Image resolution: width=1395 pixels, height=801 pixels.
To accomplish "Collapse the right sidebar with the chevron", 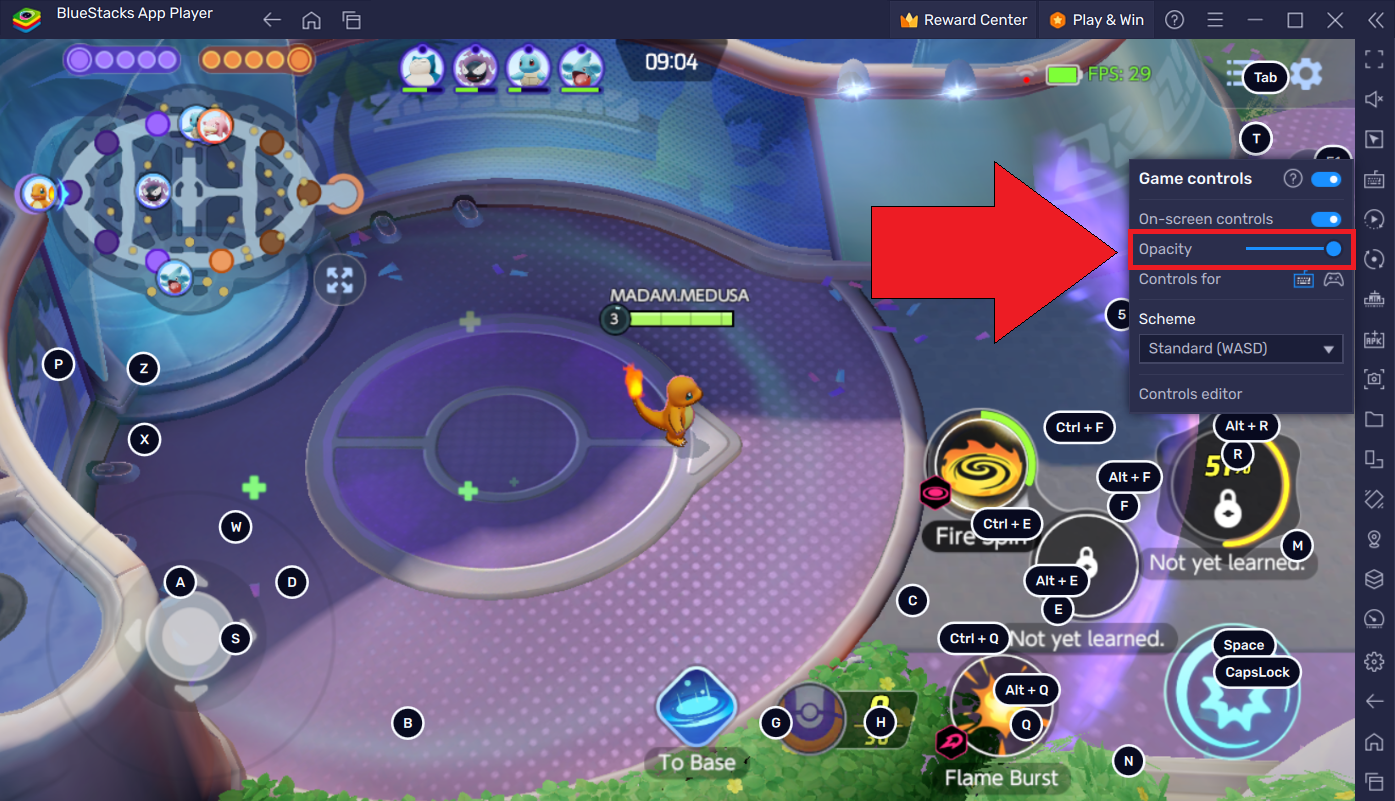I will [1374, 18].
